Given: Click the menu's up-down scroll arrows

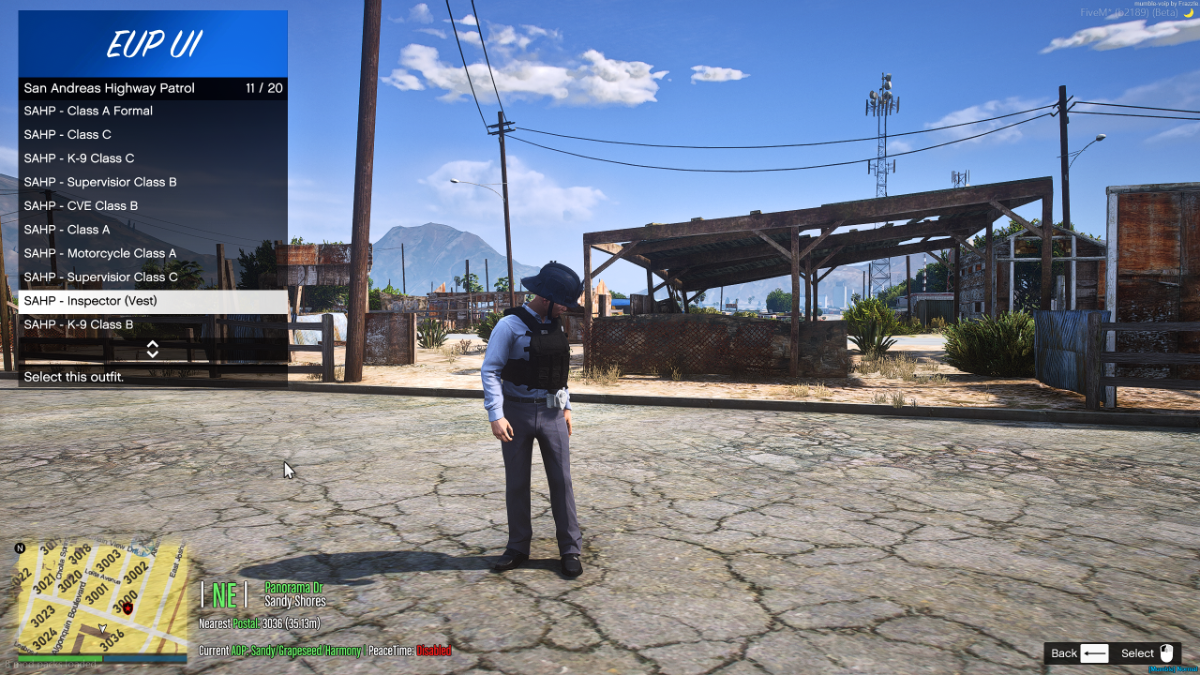Looking at the screenshot, I should [153, 349].
